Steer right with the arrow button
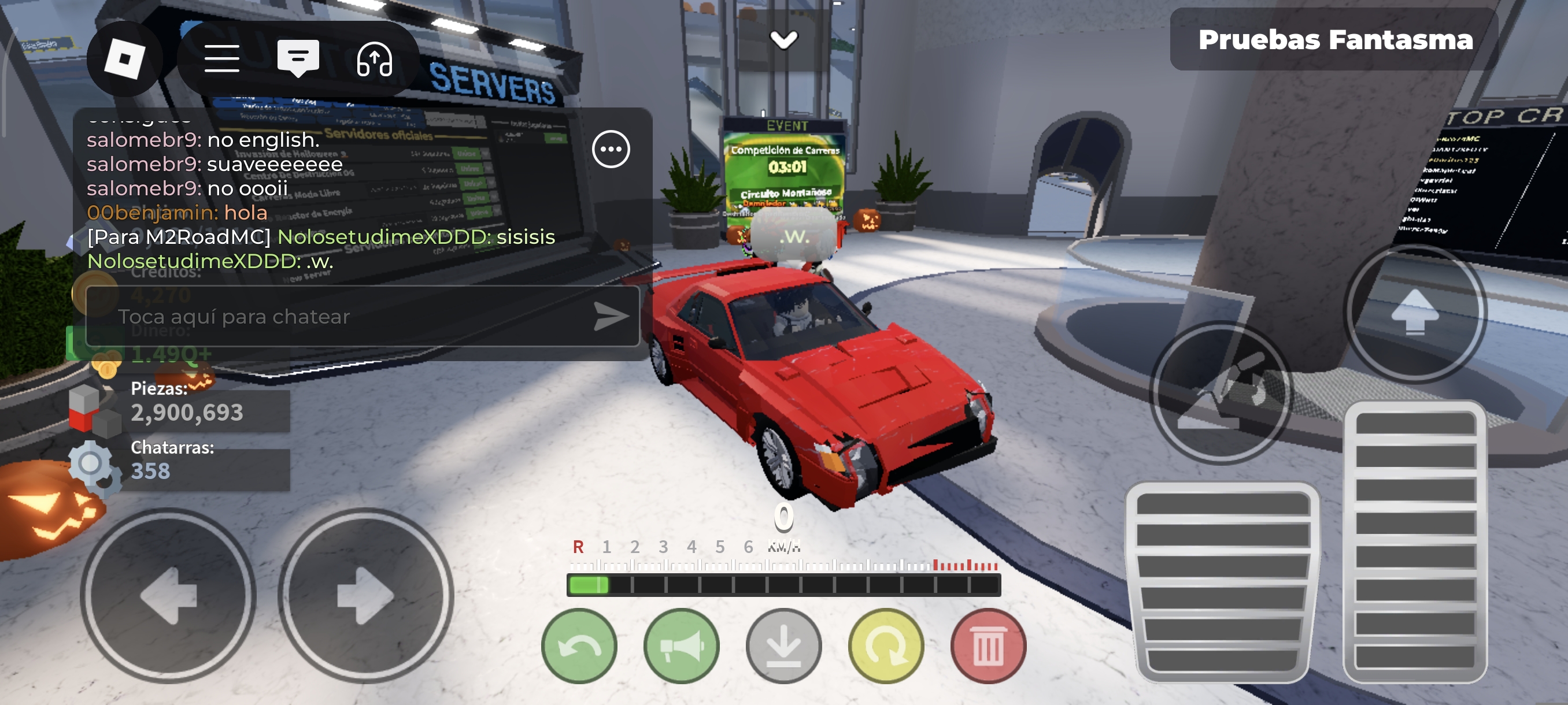 click(x=365, y=596)
